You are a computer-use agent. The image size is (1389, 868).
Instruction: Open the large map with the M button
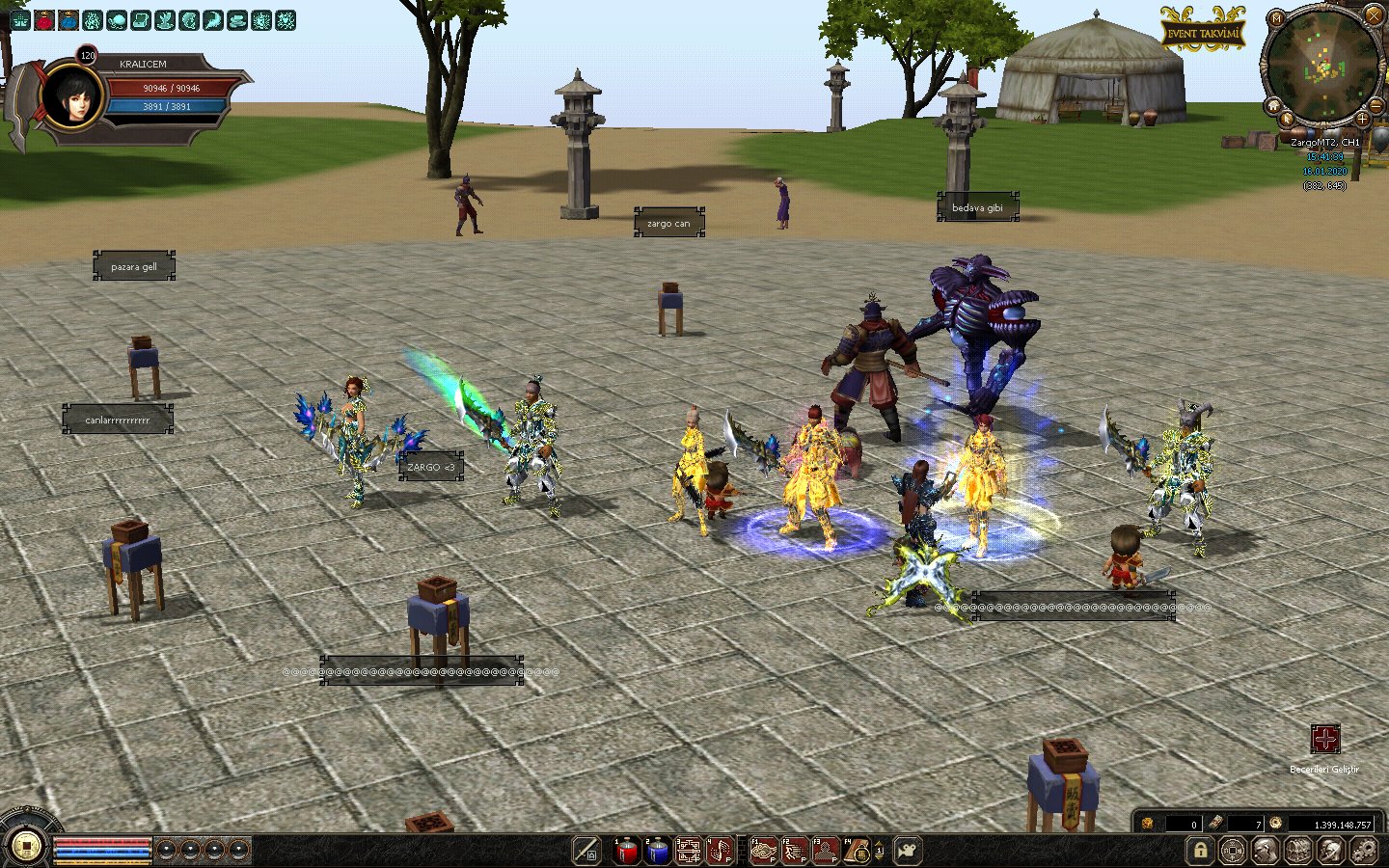(x=1277, y=18)
